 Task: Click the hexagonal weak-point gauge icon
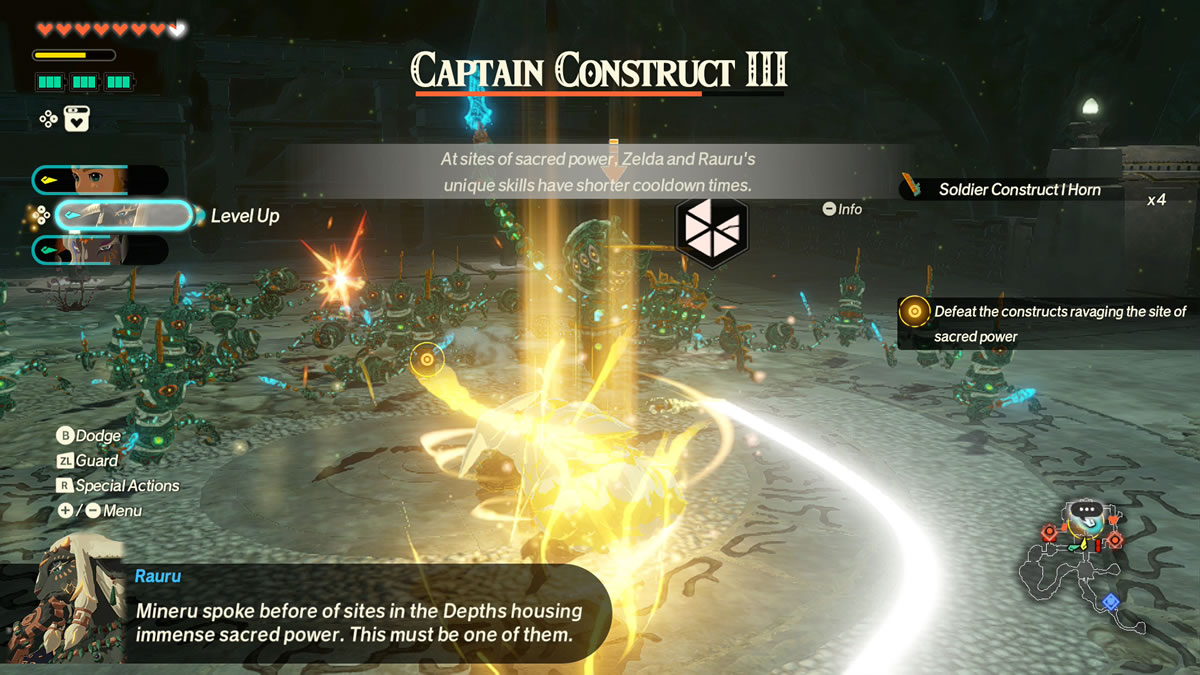711,229
